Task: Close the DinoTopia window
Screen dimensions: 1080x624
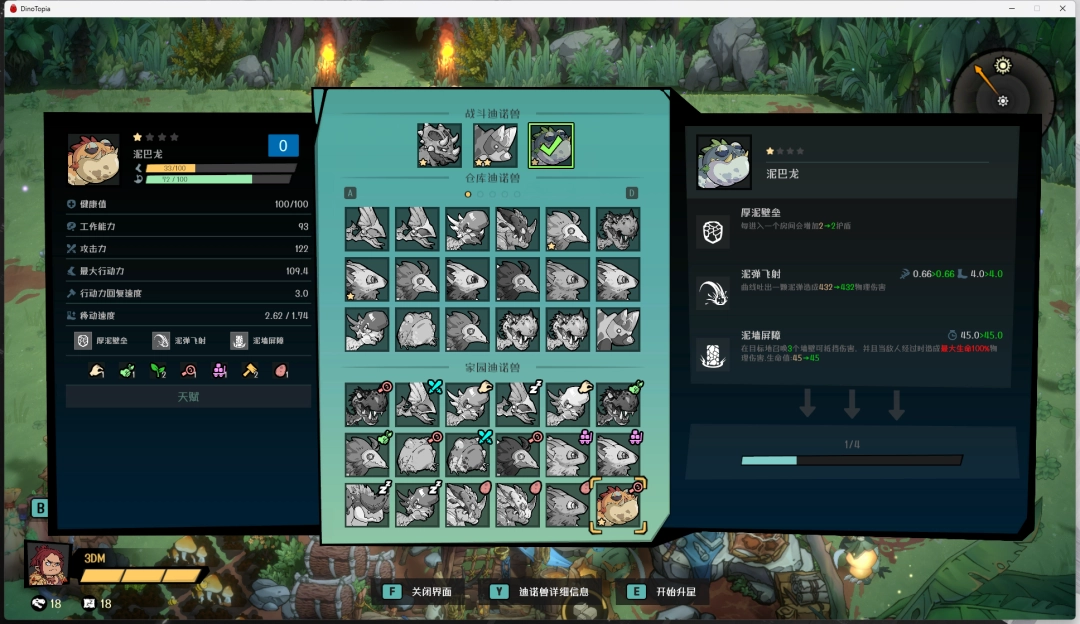Action: click(x=1062, y=8)
